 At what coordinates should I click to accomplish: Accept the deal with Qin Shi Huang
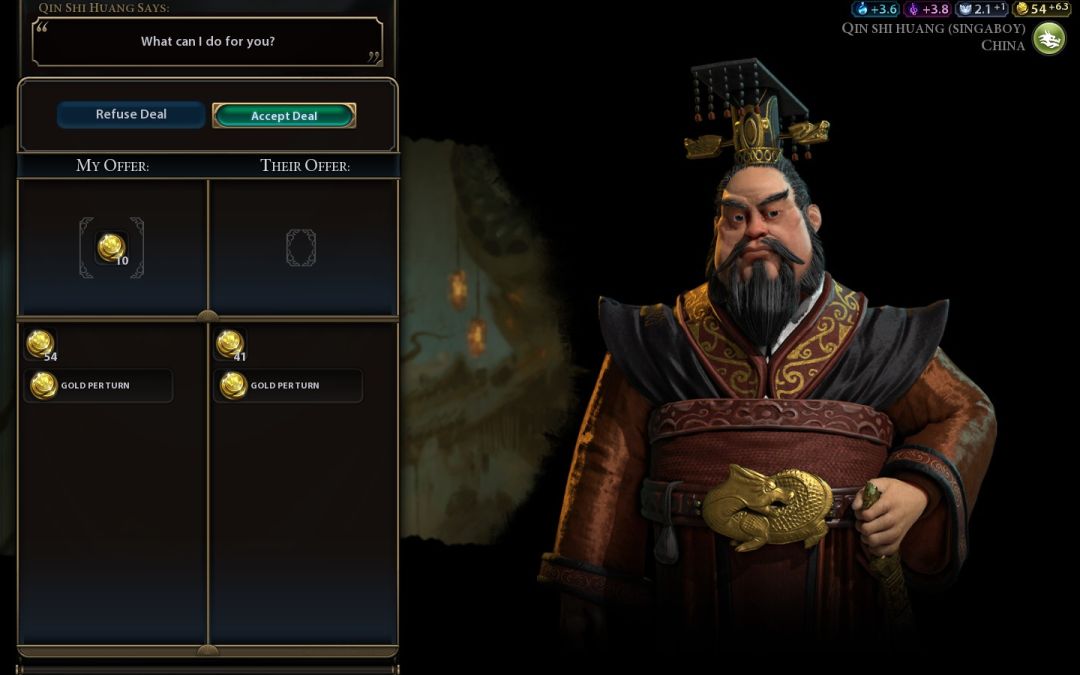click(x=284, y=116)
